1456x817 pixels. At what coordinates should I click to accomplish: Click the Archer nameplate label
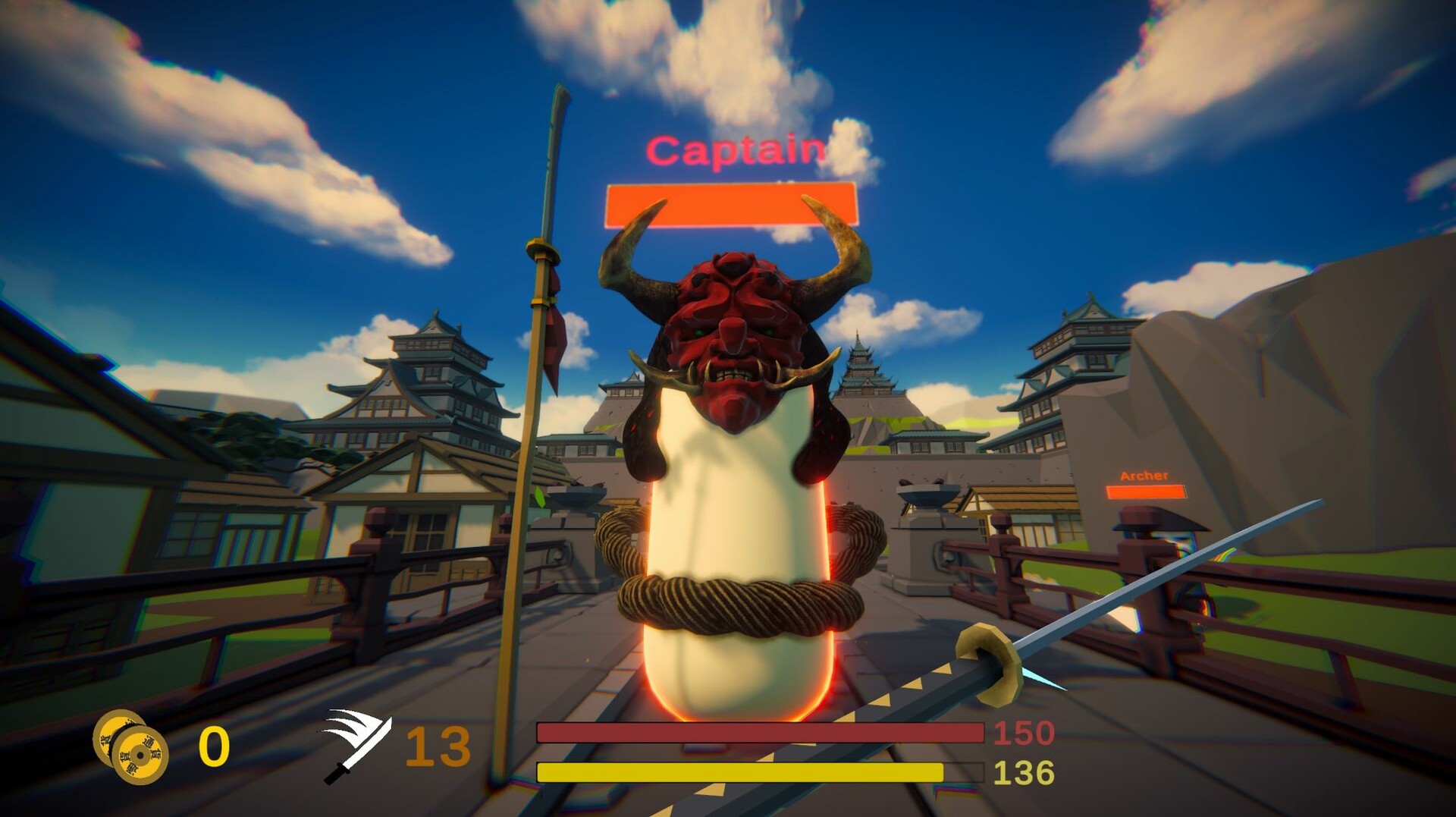(1145, 476)
